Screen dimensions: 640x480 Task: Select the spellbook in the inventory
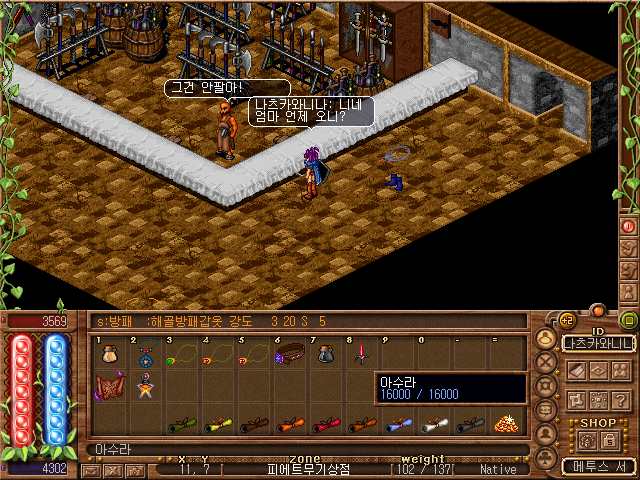pos(108,387)
